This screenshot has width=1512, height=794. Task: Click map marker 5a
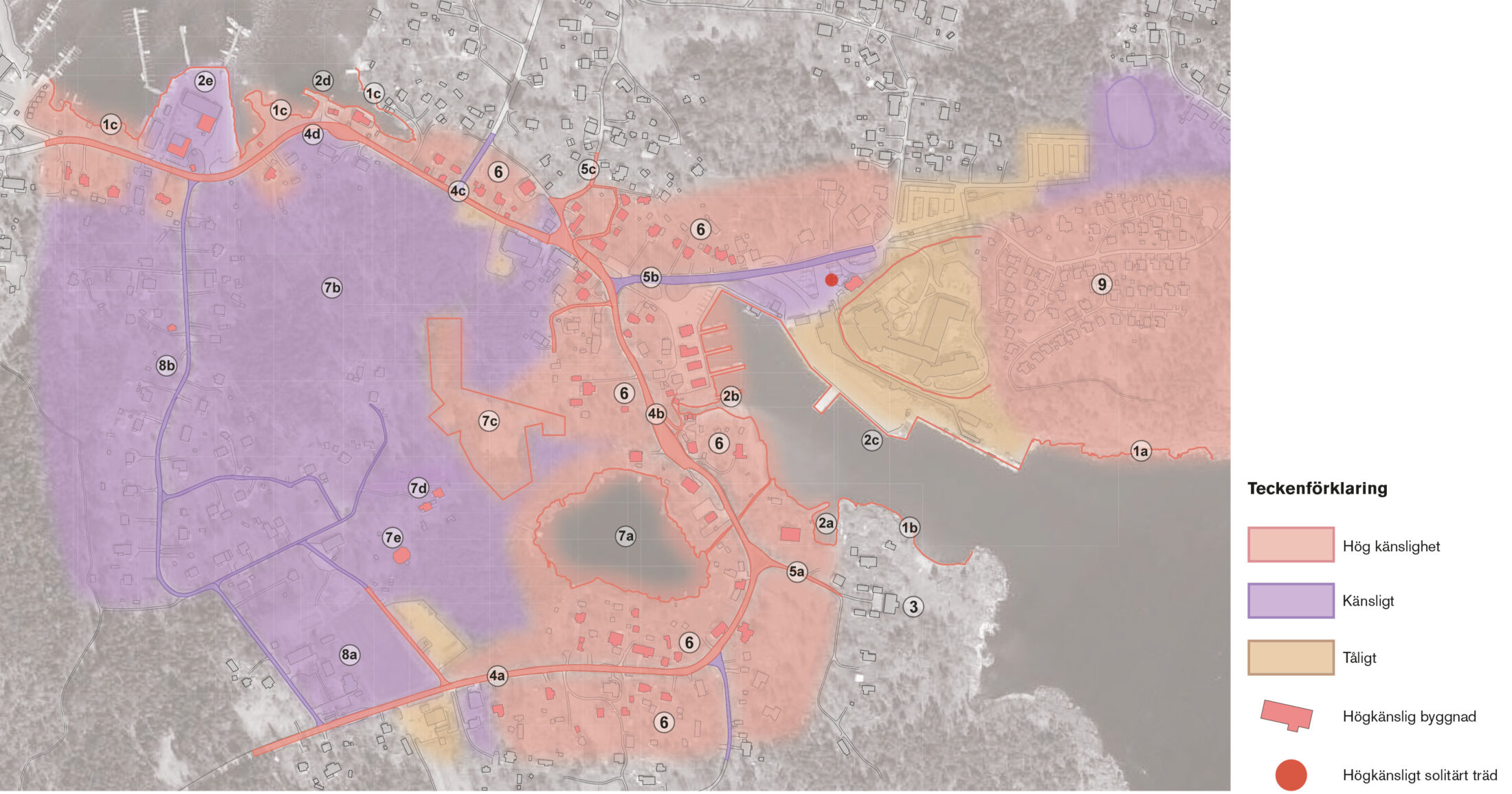point(797,571)
